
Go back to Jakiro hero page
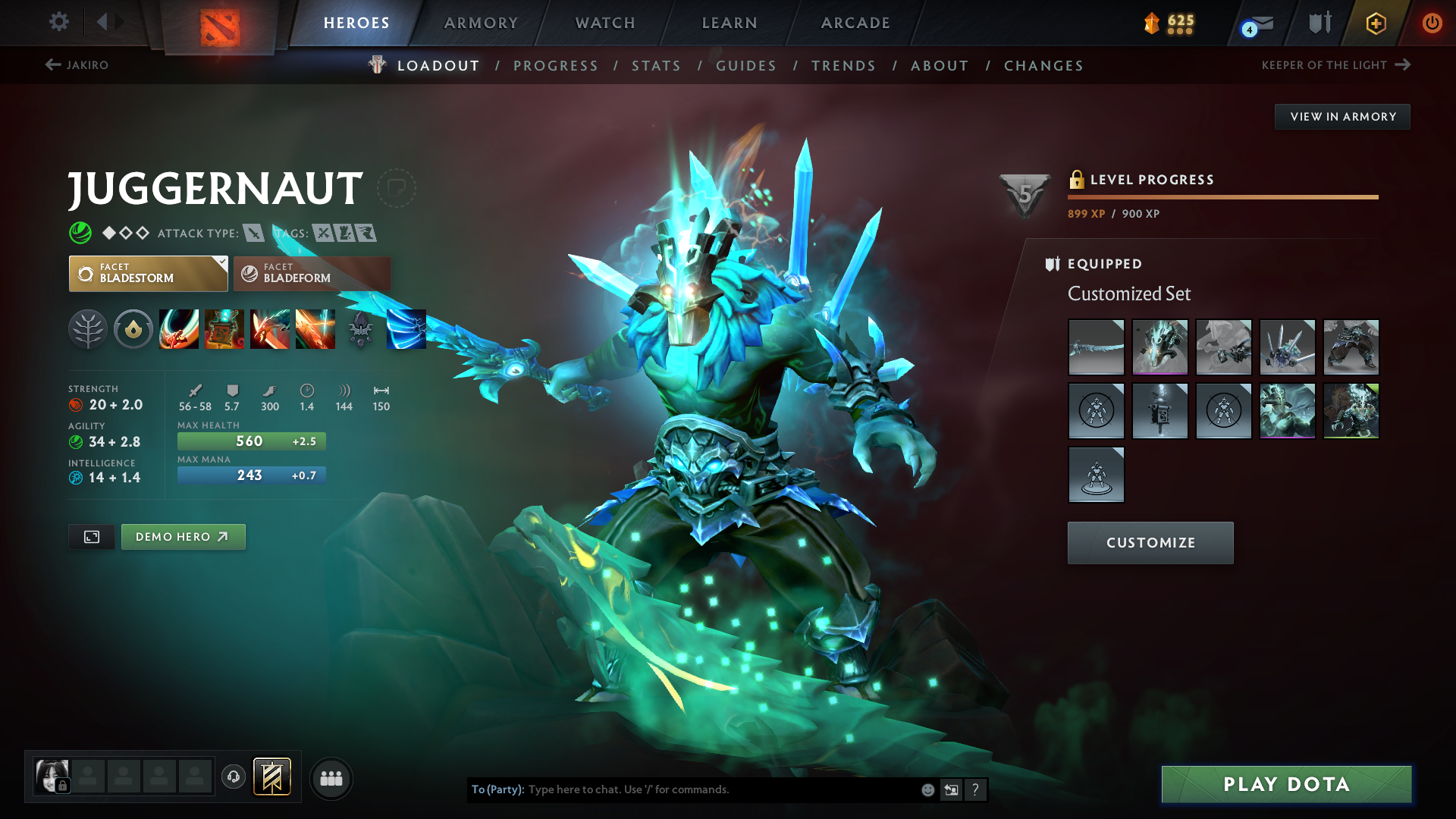[x=78, y=65]
